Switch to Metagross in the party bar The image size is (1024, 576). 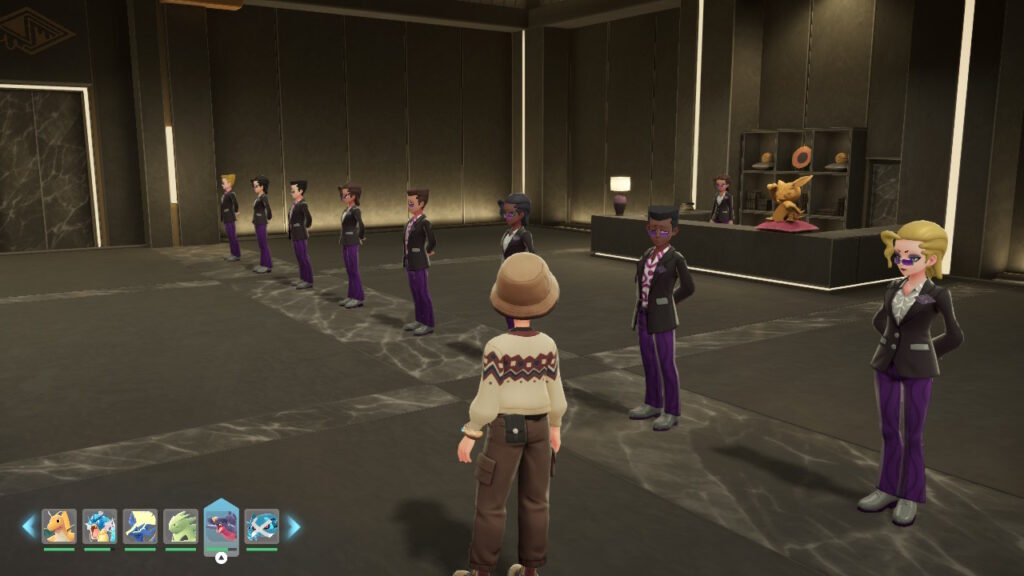[x=261, y=526]
